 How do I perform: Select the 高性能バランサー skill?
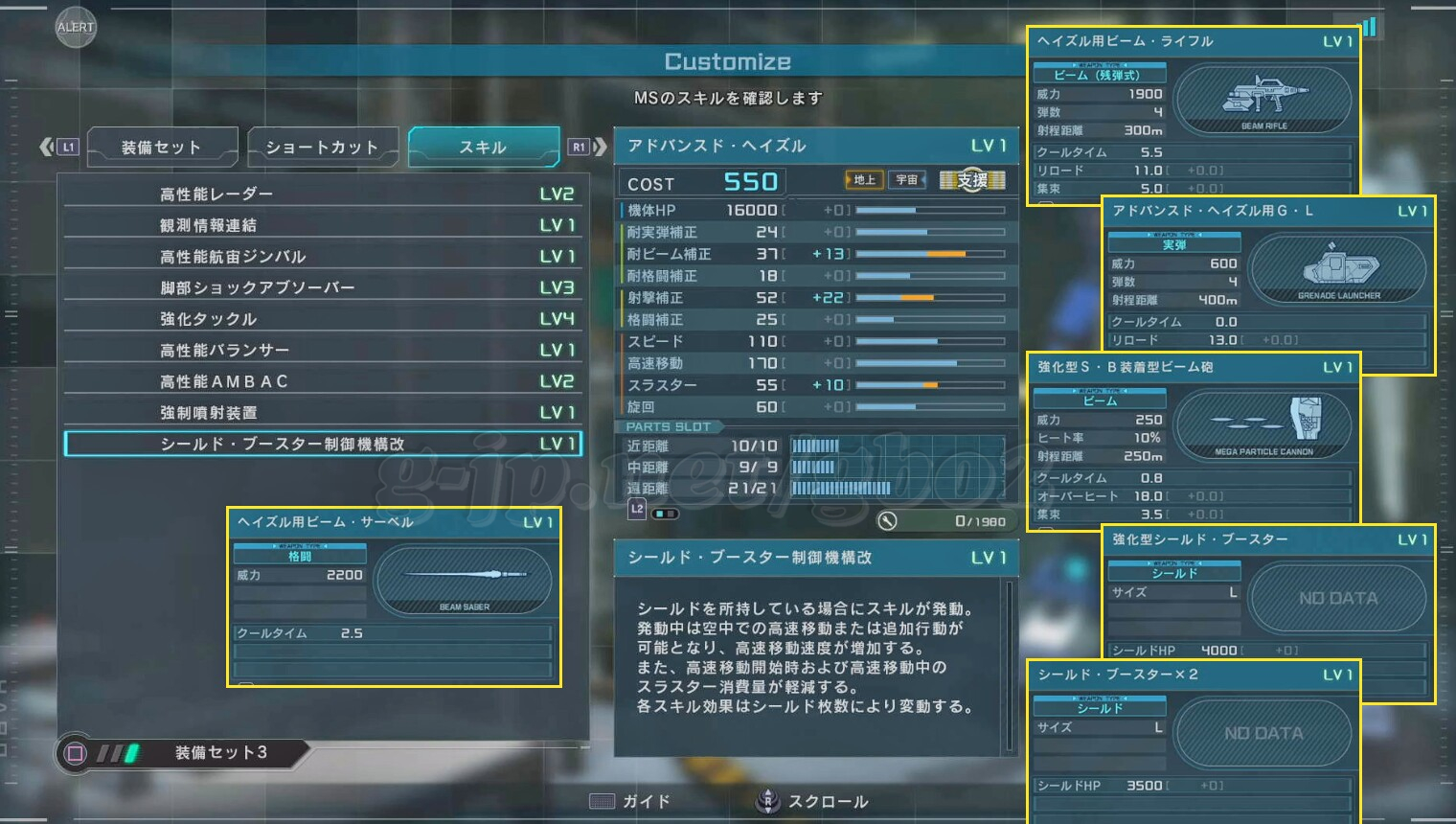coord(323,351)
